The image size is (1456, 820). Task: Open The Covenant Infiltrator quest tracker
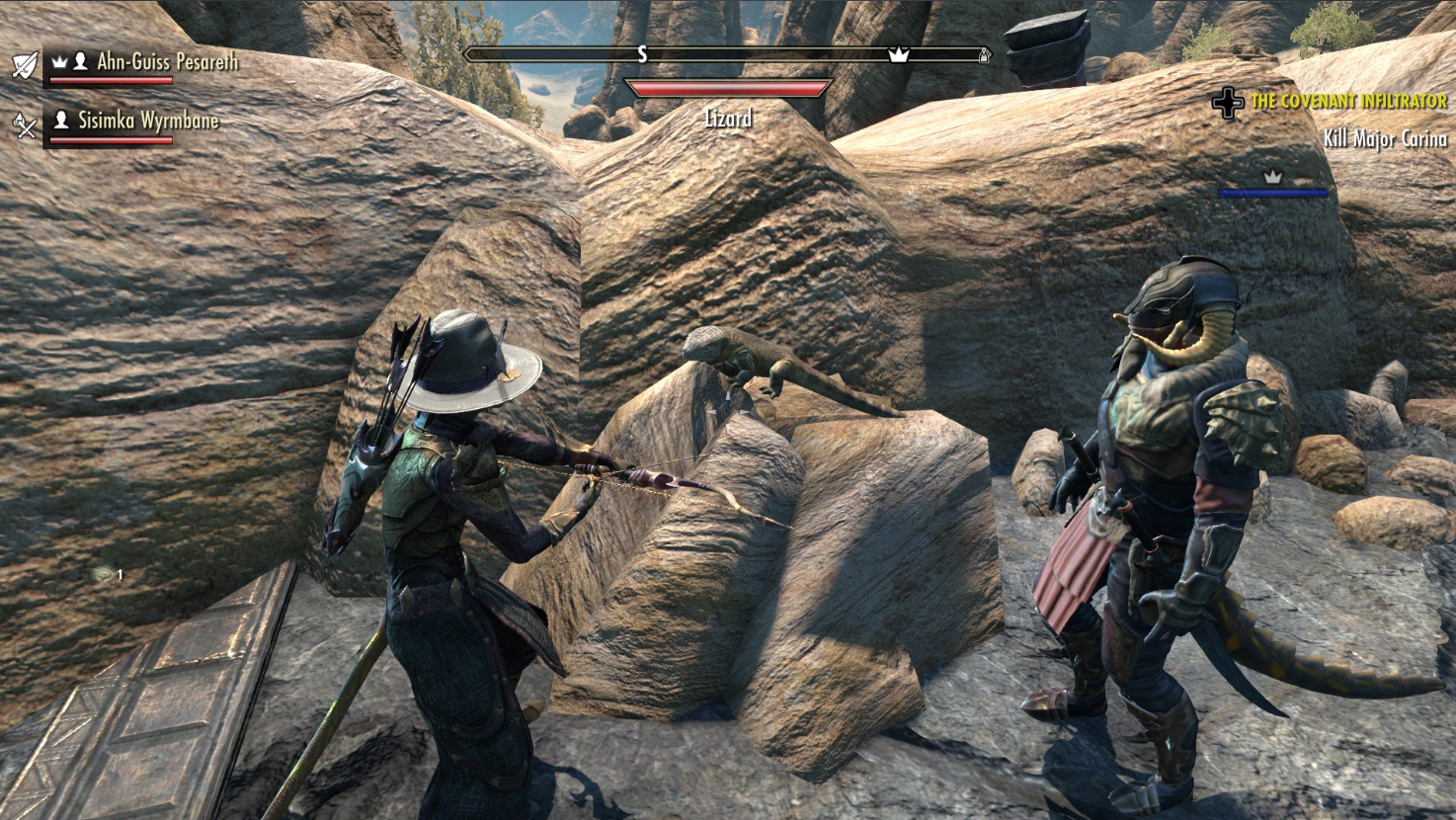pos(1347,102)
